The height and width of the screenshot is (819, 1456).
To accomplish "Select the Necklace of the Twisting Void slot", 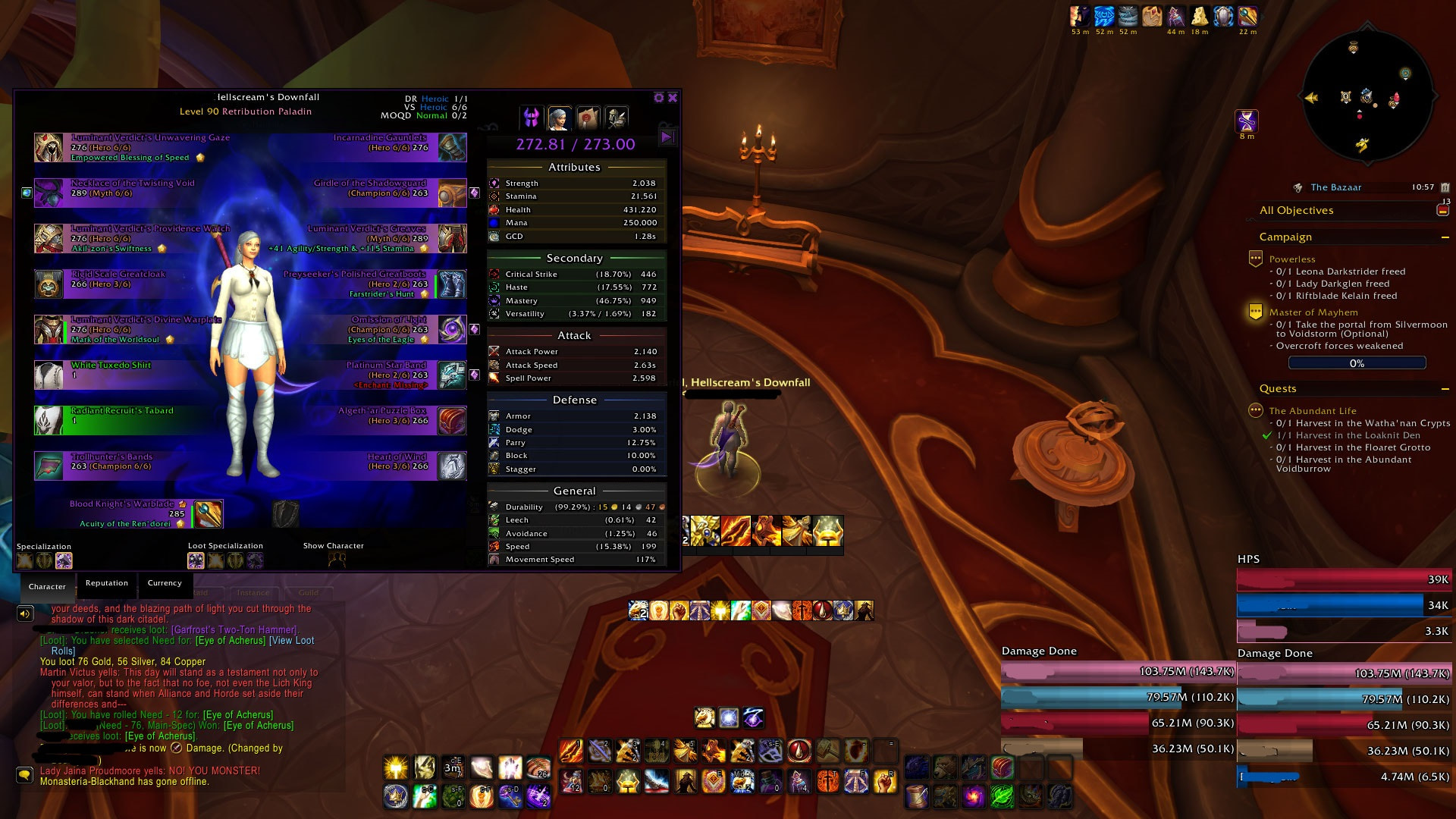I will click(49, 193).
